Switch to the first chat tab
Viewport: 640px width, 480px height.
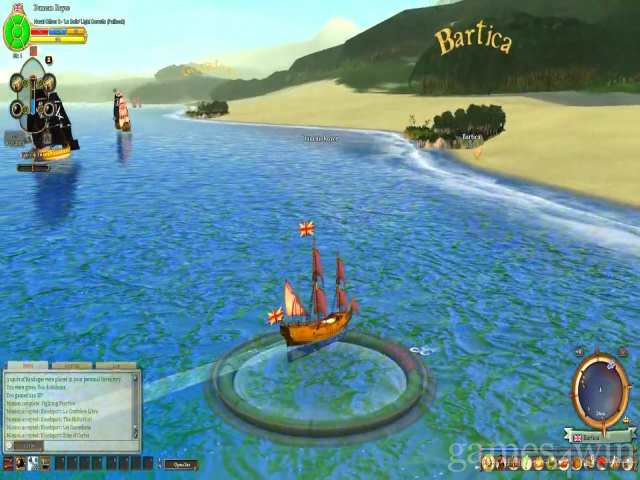[27, 366]
